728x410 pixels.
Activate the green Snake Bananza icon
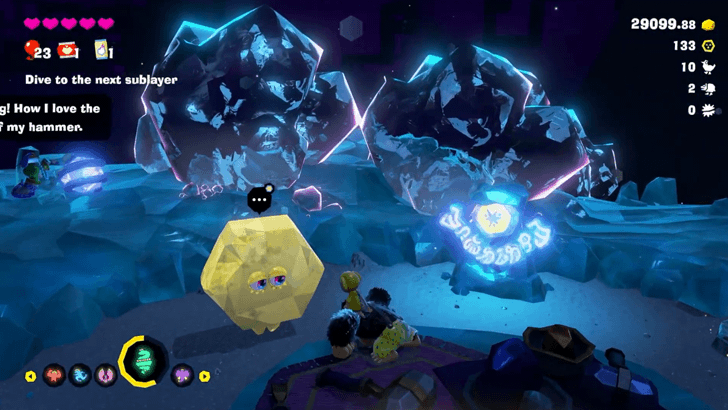tap(143, 362)
